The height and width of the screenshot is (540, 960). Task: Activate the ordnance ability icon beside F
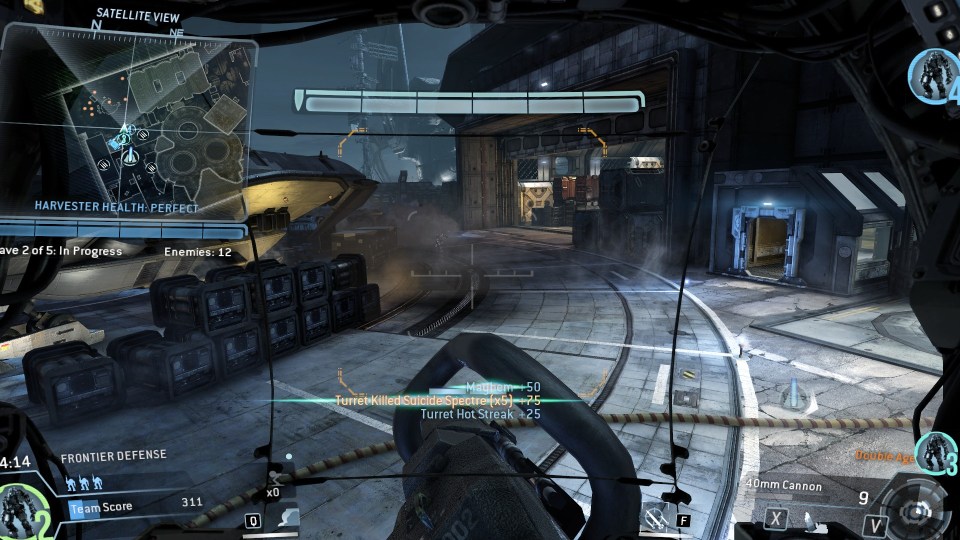(x=660, y=517)
